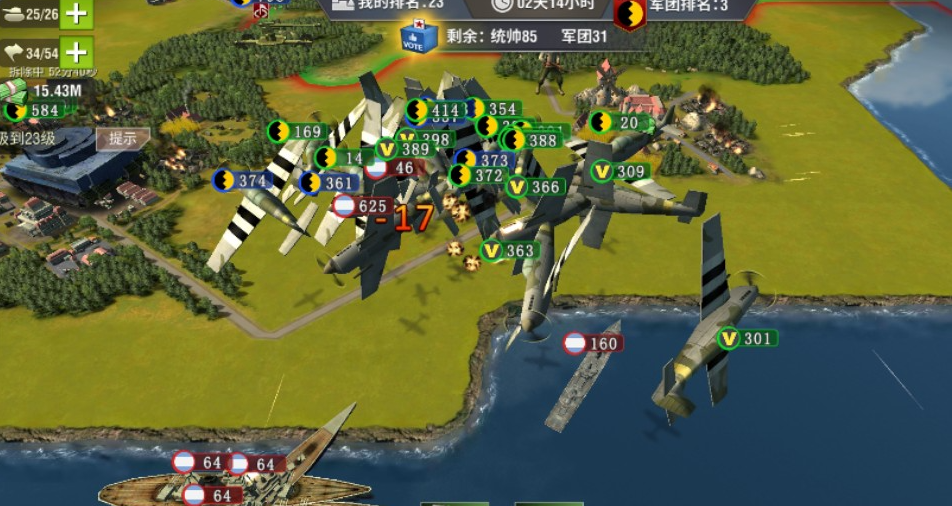952x506 pixels.
Task: Select the allied unit labeled 309
Action: click(x=620, y=171)
